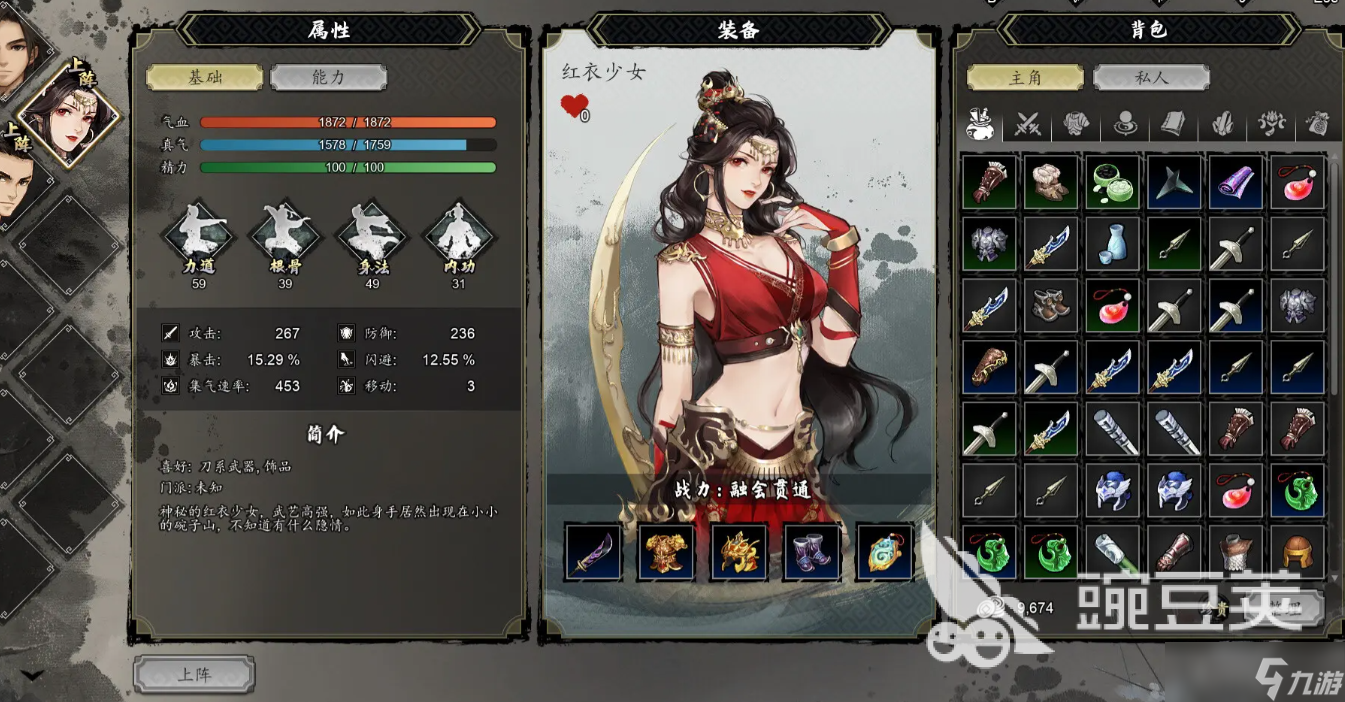This screenshot has width=1345, height=702.
Task: Pick the dark throwing star item
Action: 1174,182
